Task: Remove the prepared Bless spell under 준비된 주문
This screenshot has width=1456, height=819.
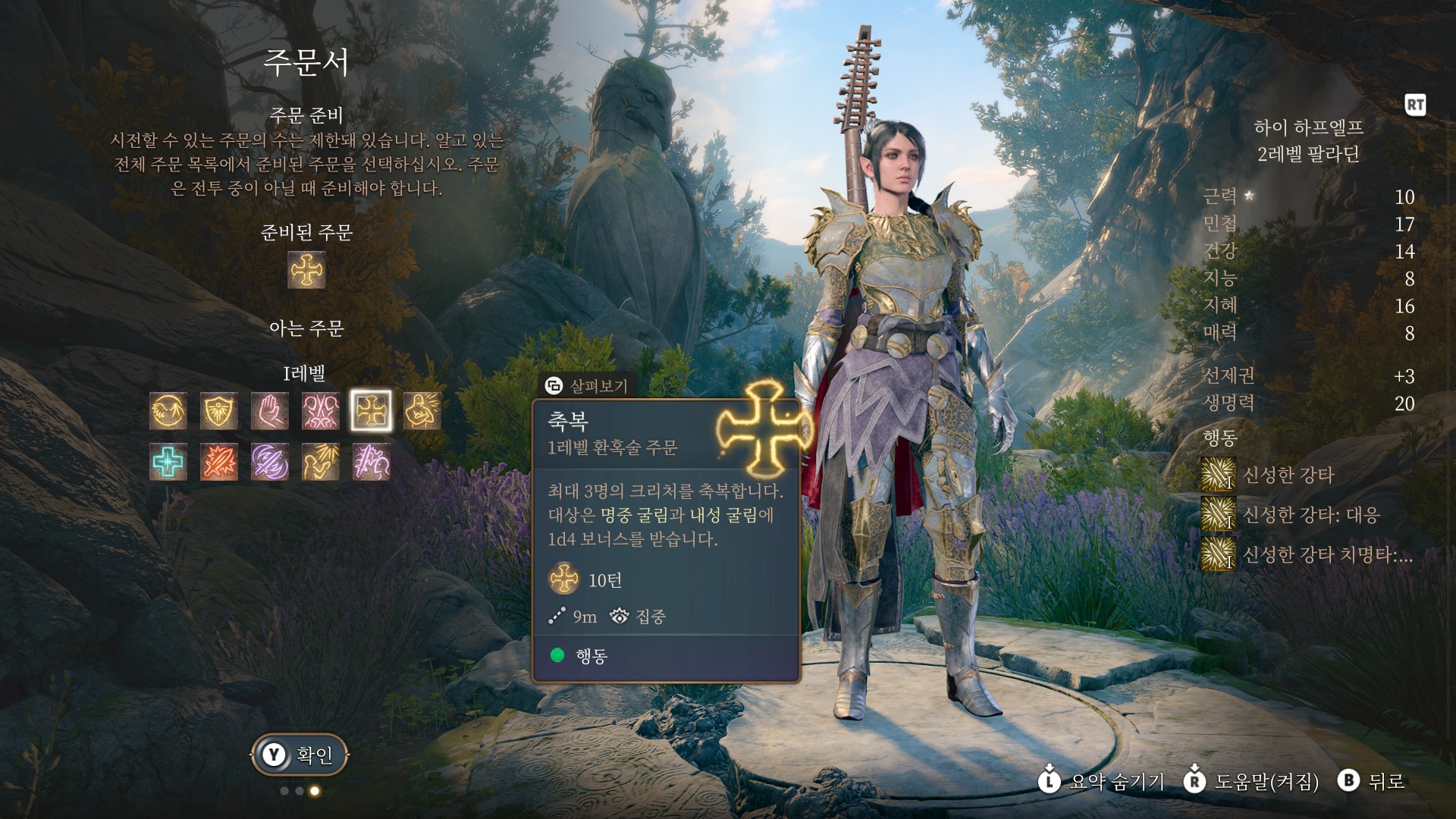Action: [306, 271]
